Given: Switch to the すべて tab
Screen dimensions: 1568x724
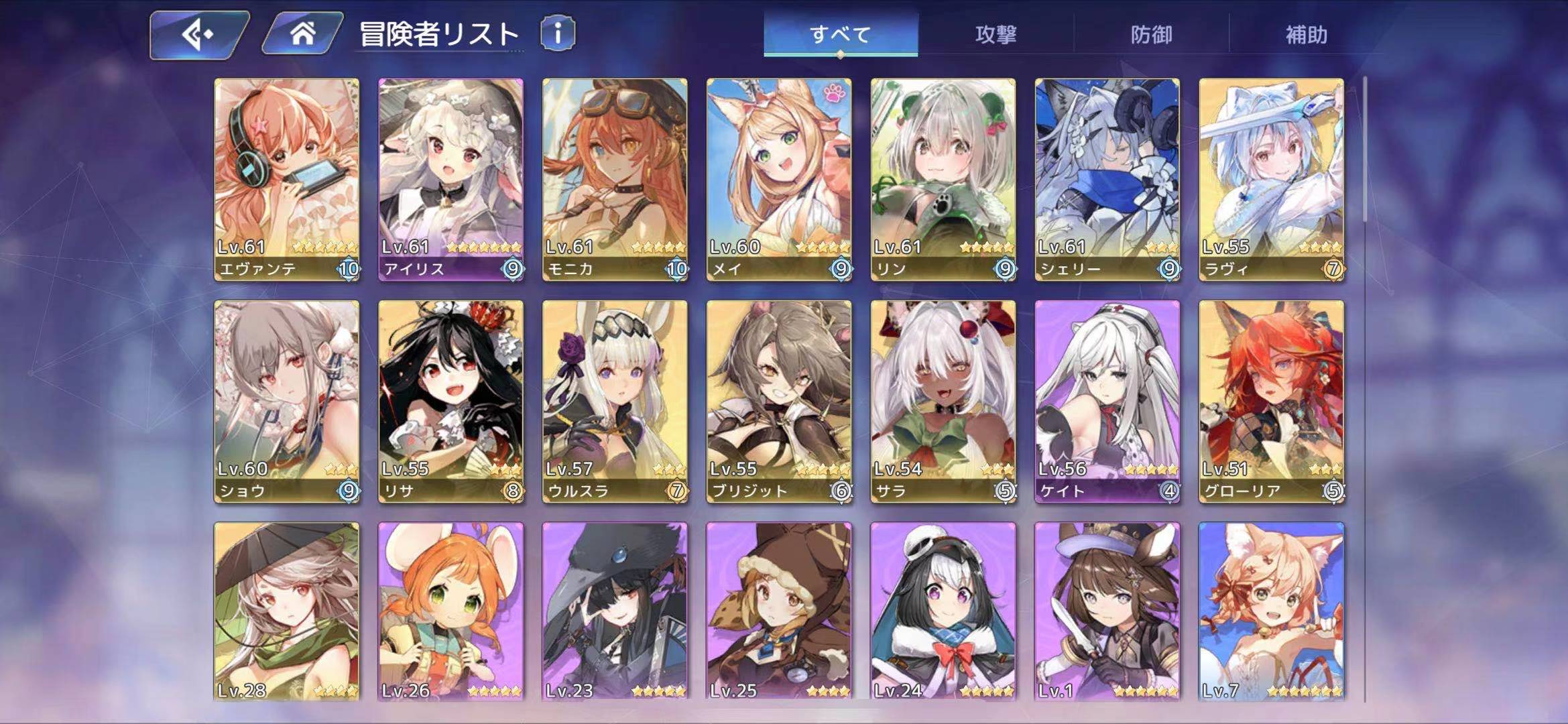Looking at the screenshot, I should 840,34.
